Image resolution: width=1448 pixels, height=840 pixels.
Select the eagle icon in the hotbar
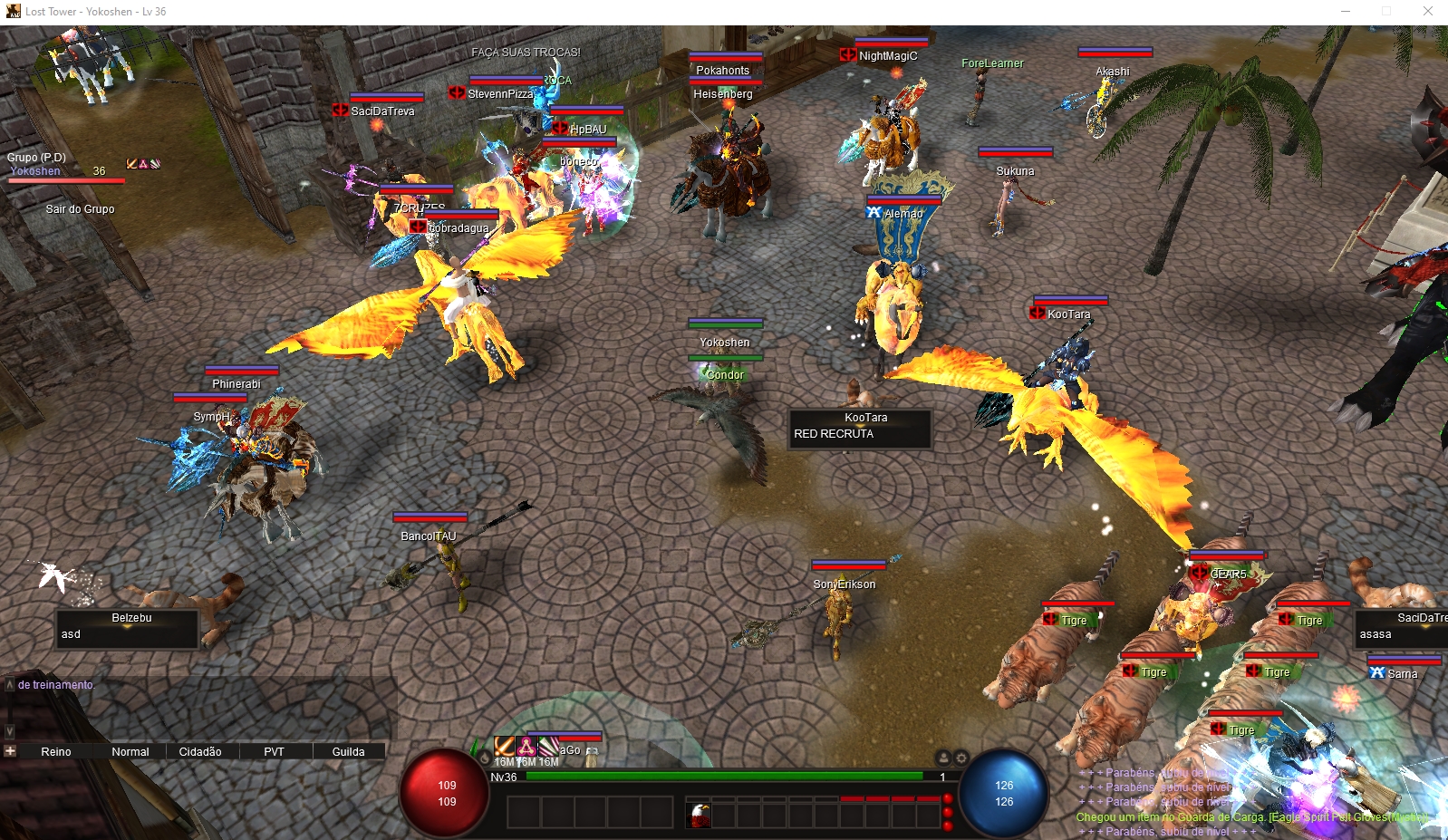(699, 814)
